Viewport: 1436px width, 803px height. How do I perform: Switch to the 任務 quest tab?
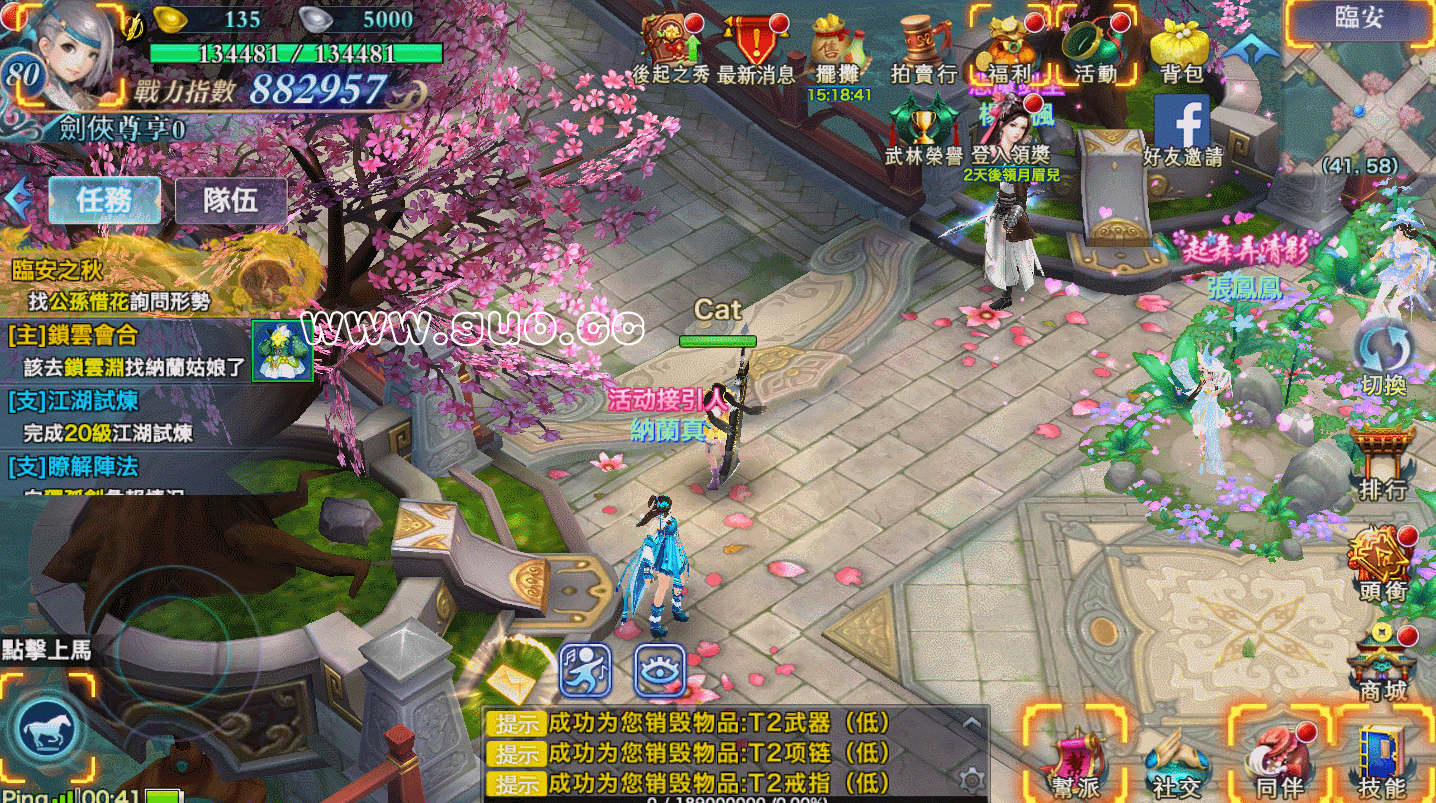(x=105, y=200)
